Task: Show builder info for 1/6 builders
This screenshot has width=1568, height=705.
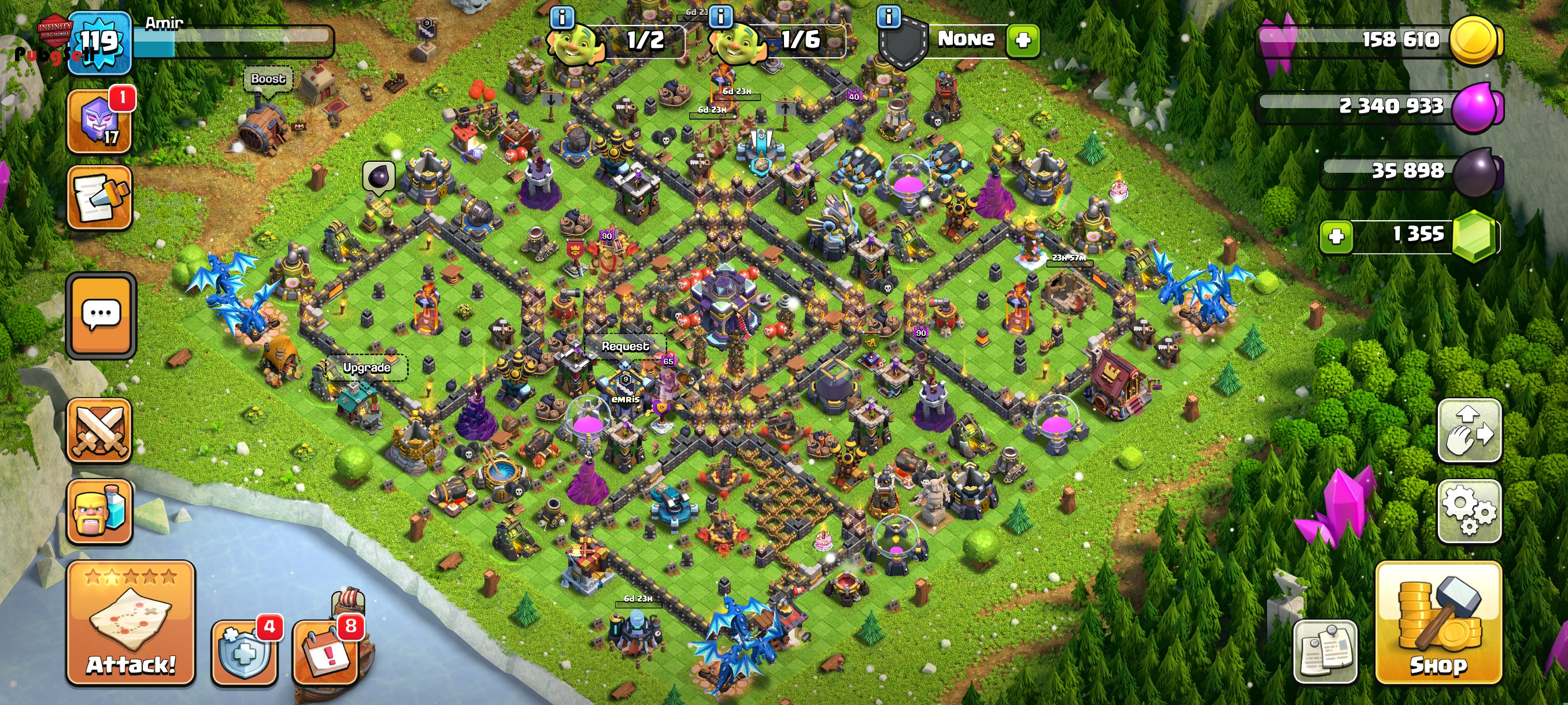Action: click(722, 17)
